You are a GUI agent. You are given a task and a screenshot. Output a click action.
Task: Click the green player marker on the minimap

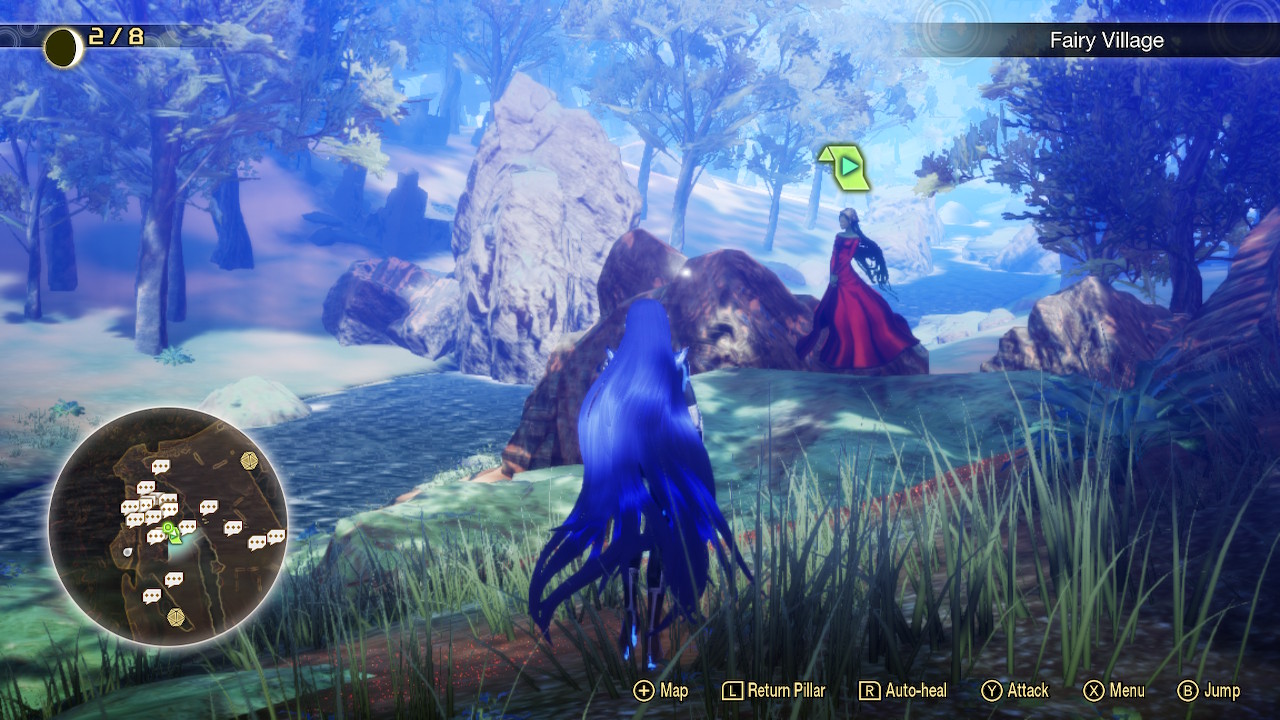pos(173,531)
